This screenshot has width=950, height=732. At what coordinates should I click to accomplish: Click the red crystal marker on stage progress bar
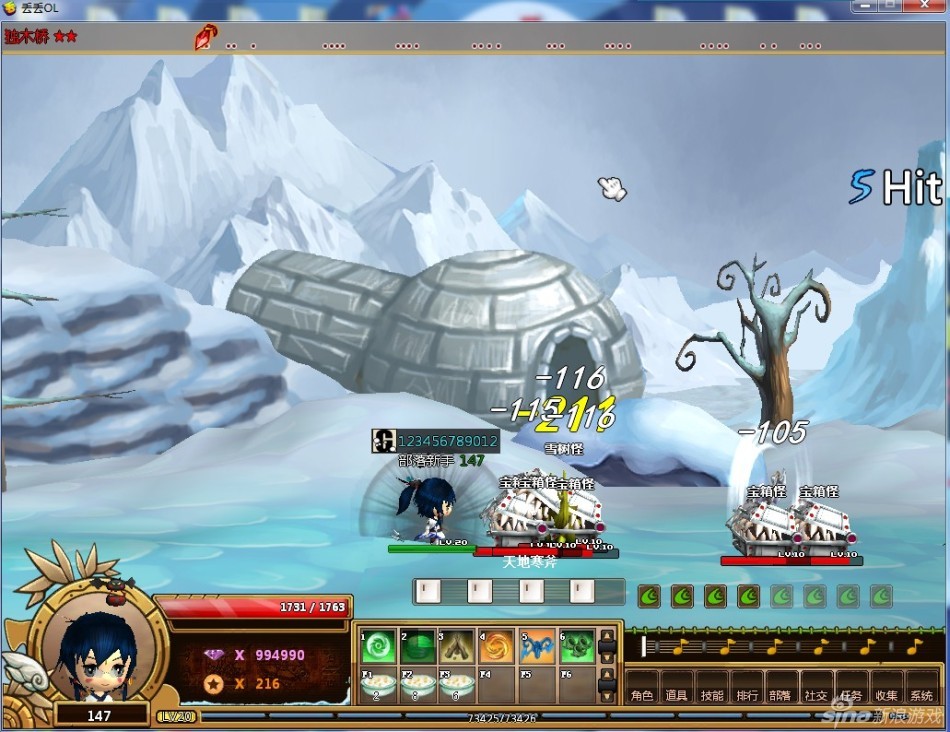point(204,38)
